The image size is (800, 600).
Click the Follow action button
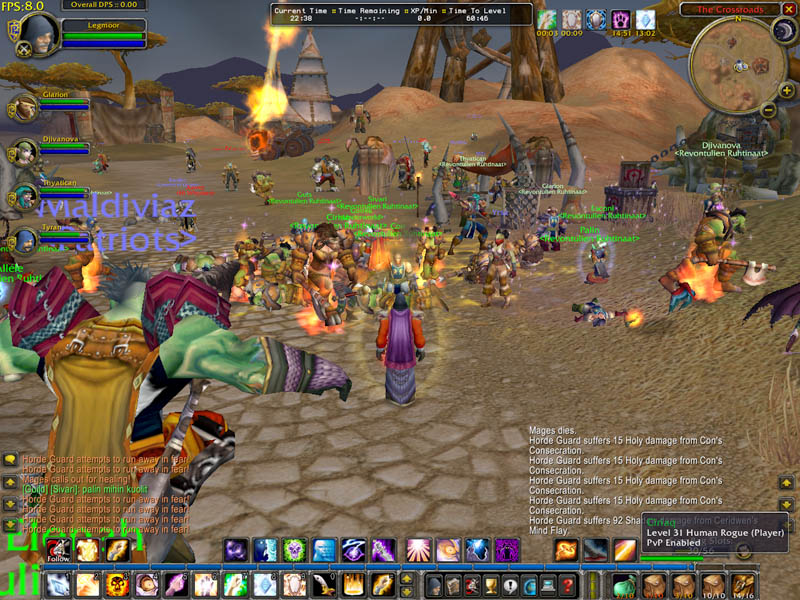58,549
